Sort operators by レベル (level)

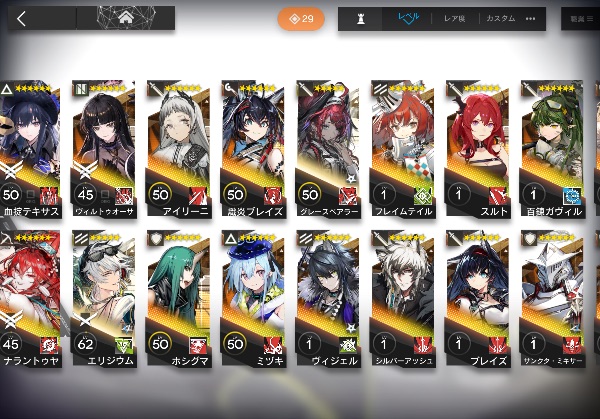[410, 19]
